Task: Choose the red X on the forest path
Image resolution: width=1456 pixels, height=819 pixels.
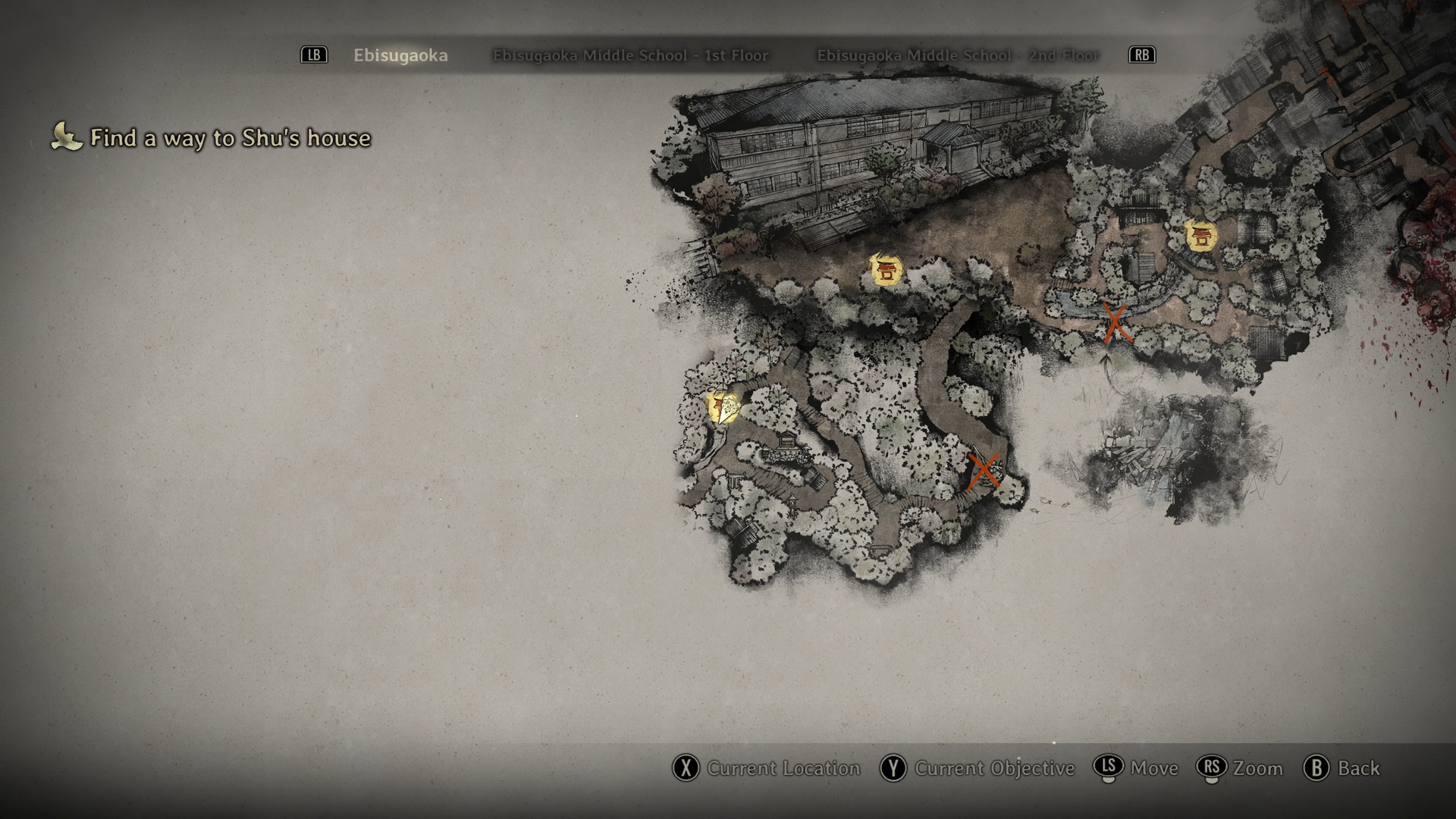Action: pos(984,471)
